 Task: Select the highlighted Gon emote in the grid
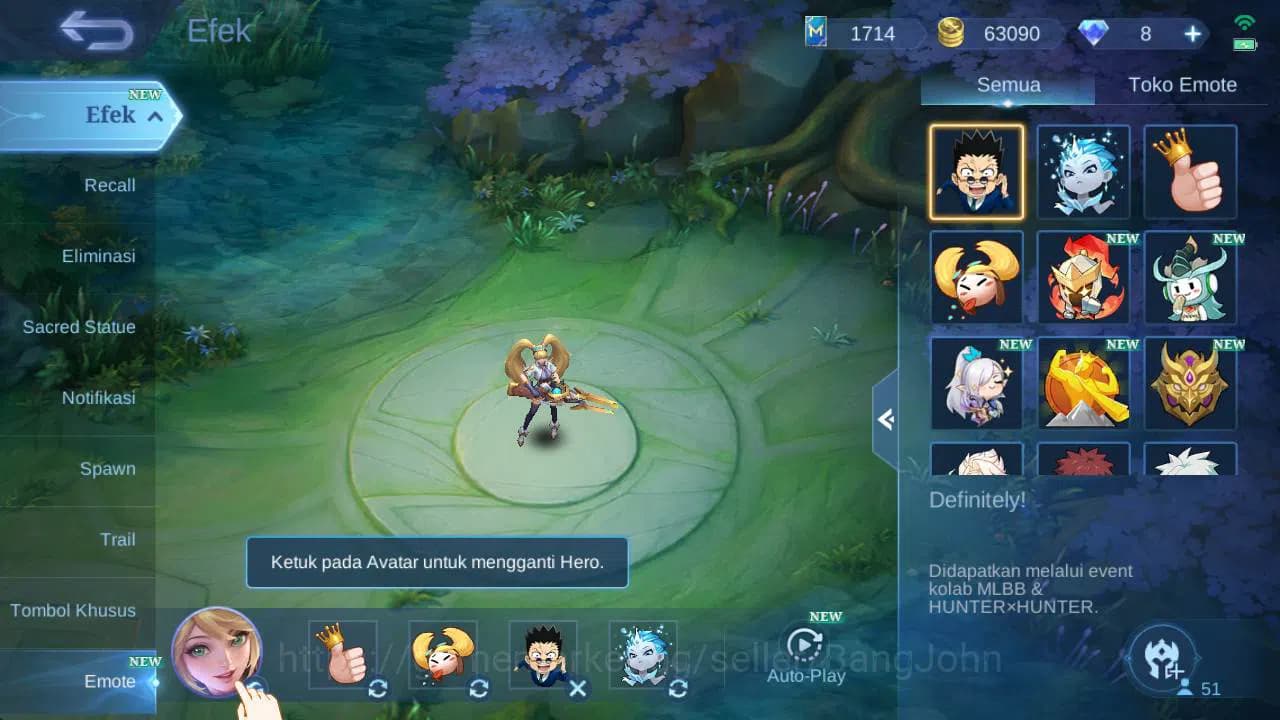point(977,172)
